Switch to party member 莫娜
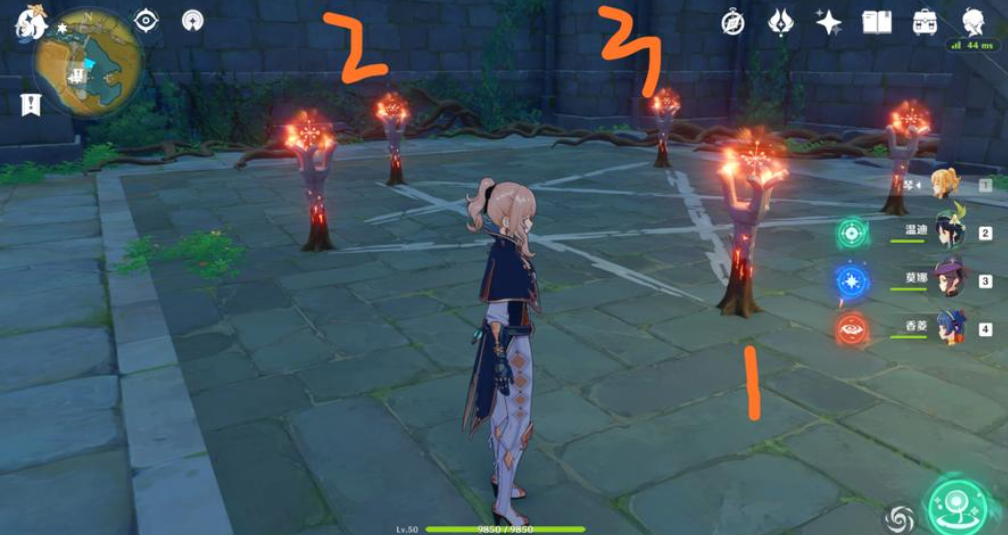This screenshot has width=1008, height=535. [x=948, y=280]
